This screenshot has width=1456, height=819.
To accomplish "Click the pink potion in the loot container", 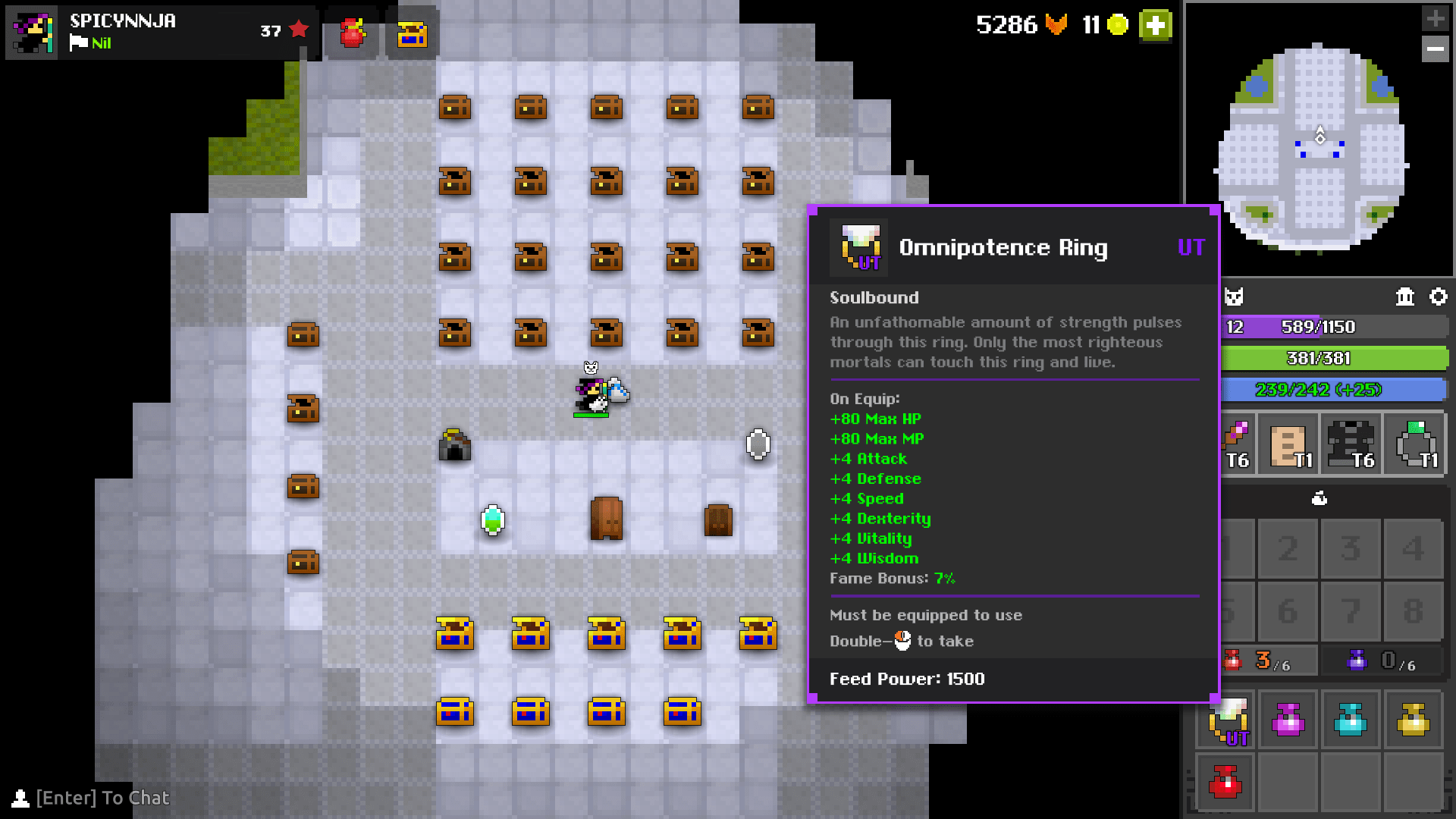I will pos(1288,720).
